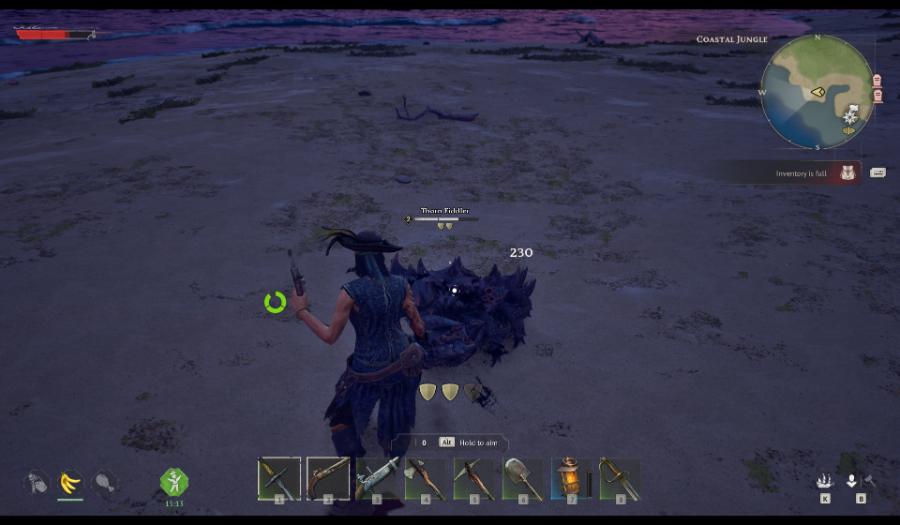Click the banana food buff icon
Image resolution: width=900 pixels, height=525 pixels.
(x=70, y=483)
